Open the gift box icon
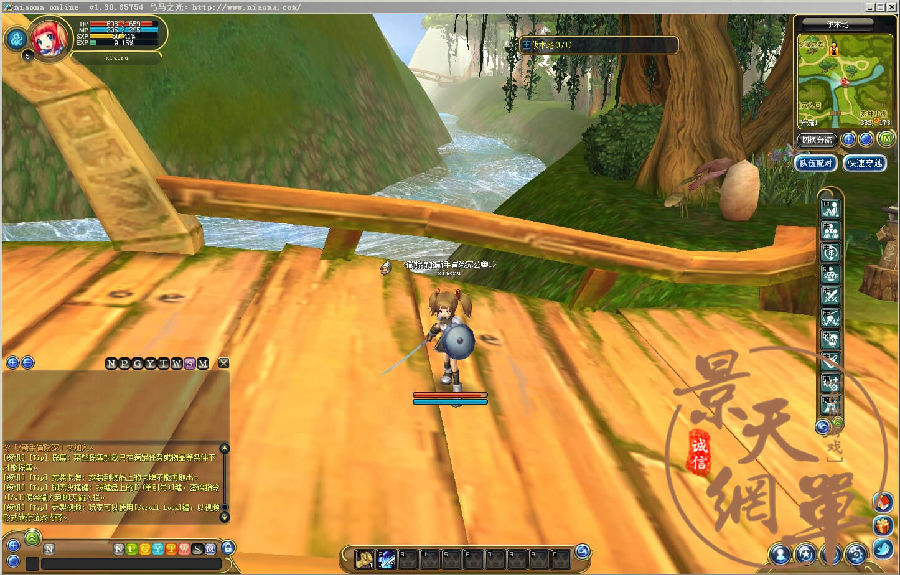The width and height of the screenshot is (900, 575). coord(881,524)
